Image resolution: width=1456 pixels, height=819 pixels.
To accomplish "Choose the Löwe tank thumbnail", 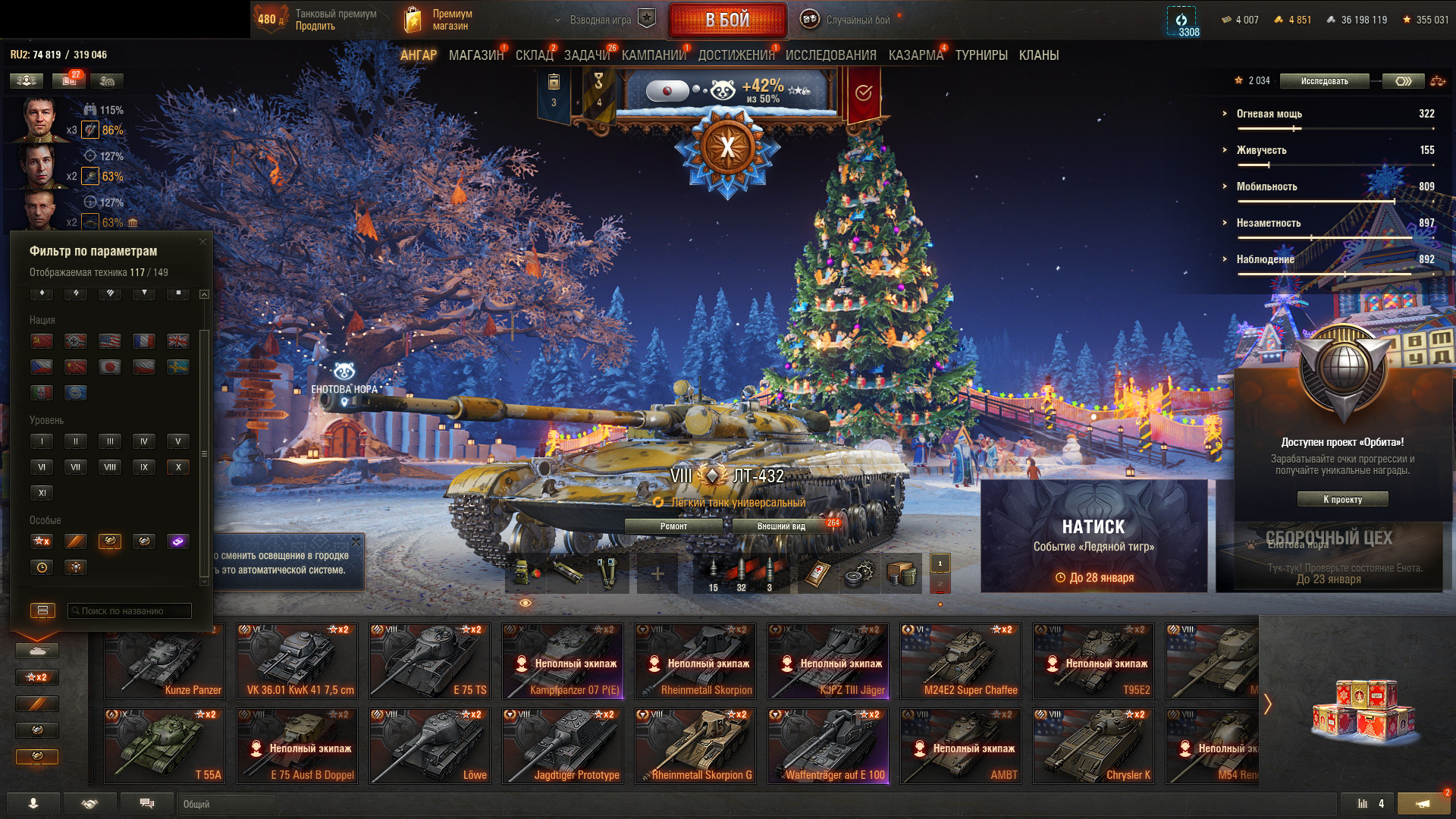I will [430, 745].
